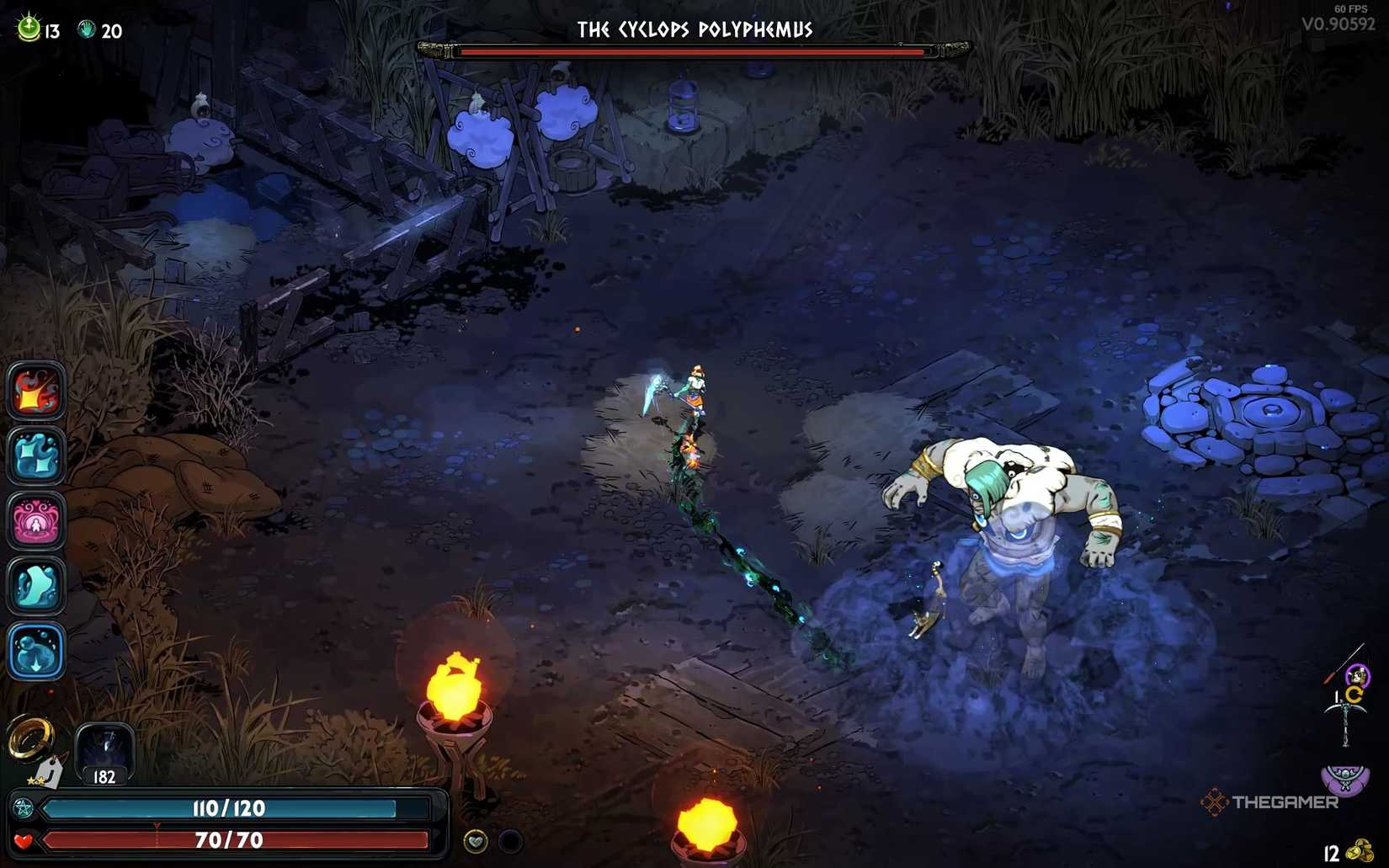This screenshot has height=868, width=1389.
Task: Select the cat familiar portrait in the purple circle
Action: 1356,676
